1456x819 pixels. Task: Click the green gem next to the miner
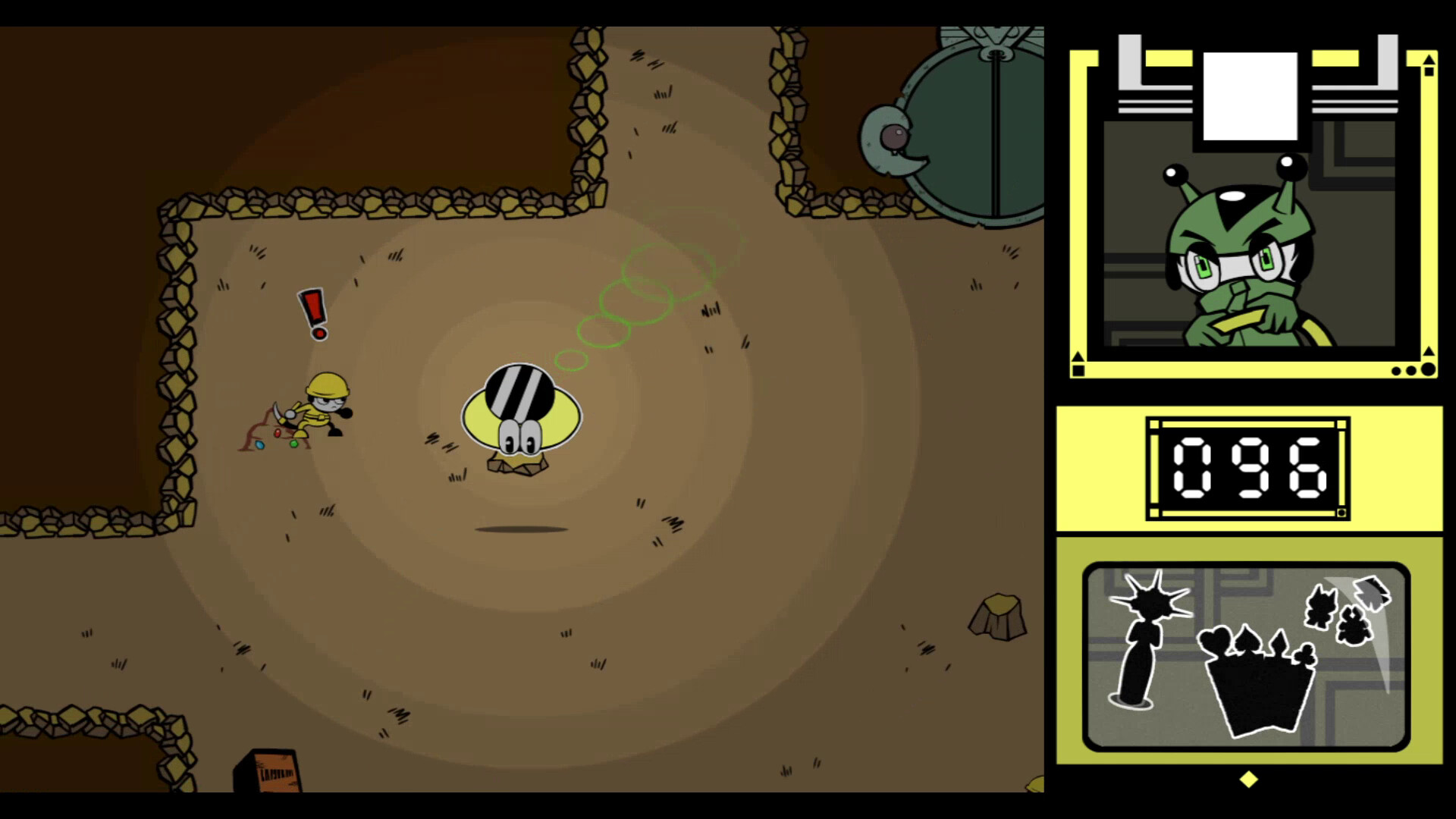294,444
